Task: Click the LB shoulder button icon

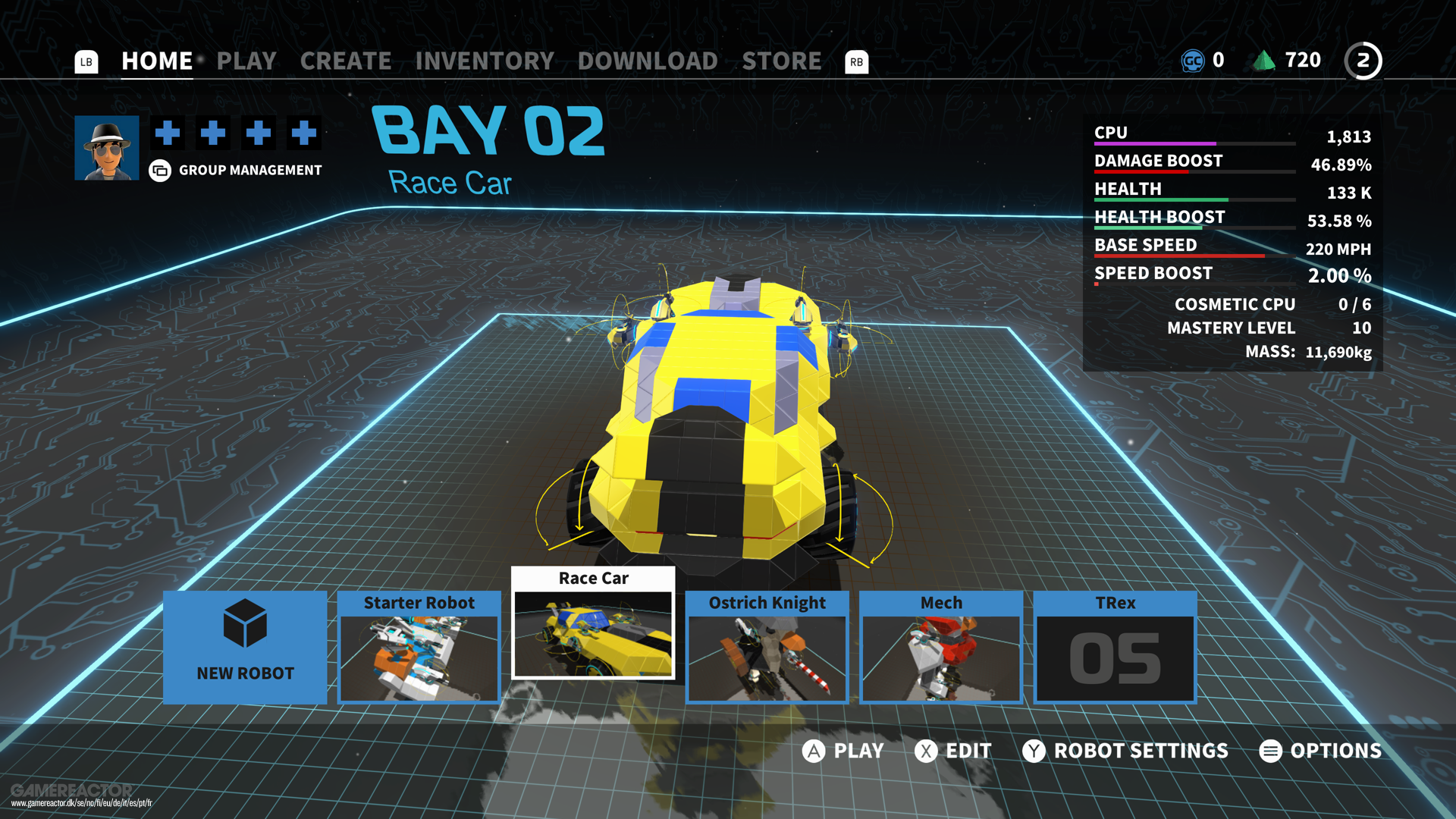Action: (86, 62)
